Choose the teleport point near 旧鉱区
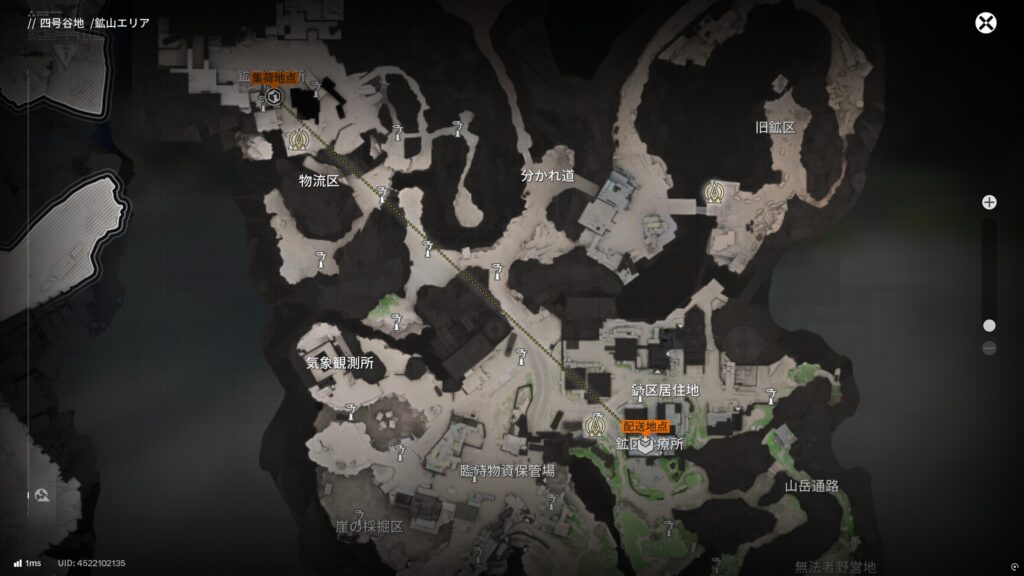 pos(713,191)
